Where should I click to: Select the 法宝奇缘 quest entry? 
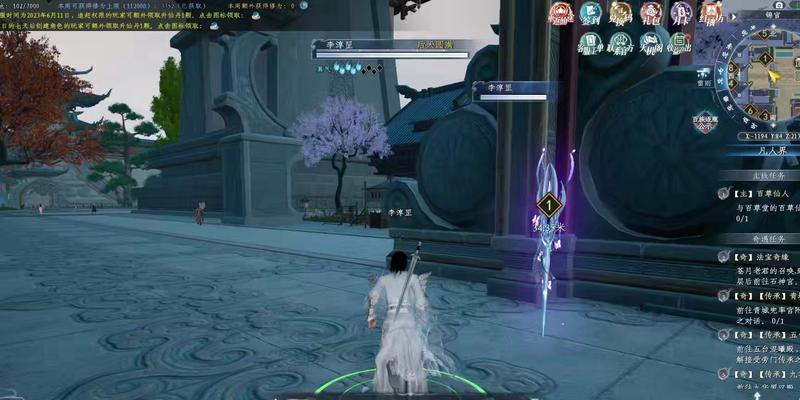tap(760, 256)
